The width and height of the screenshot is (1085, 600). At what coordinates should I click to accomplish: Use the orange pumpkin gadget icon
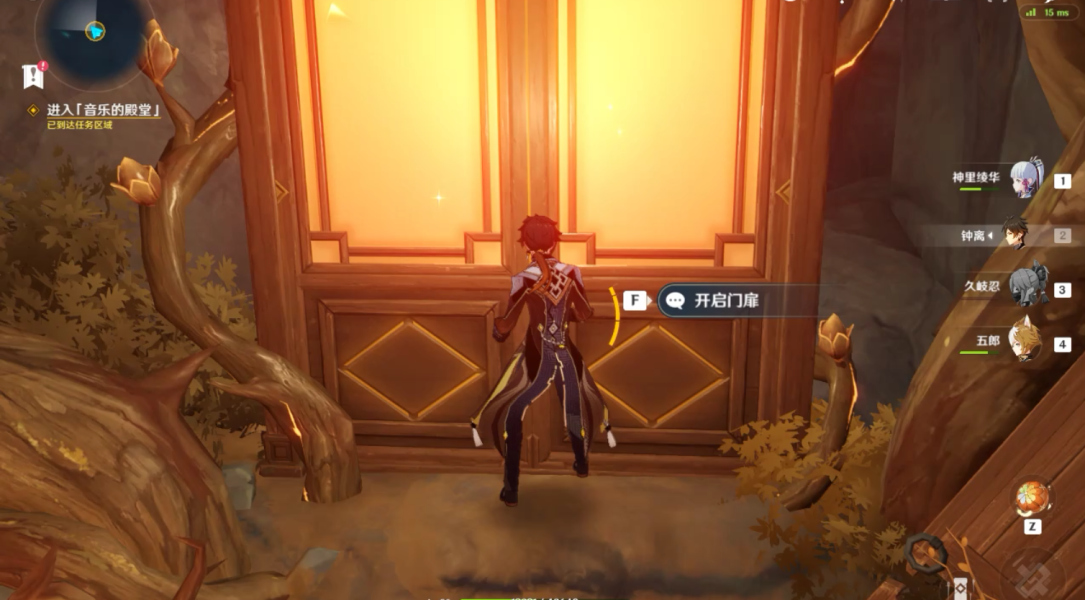[1031, 497]
